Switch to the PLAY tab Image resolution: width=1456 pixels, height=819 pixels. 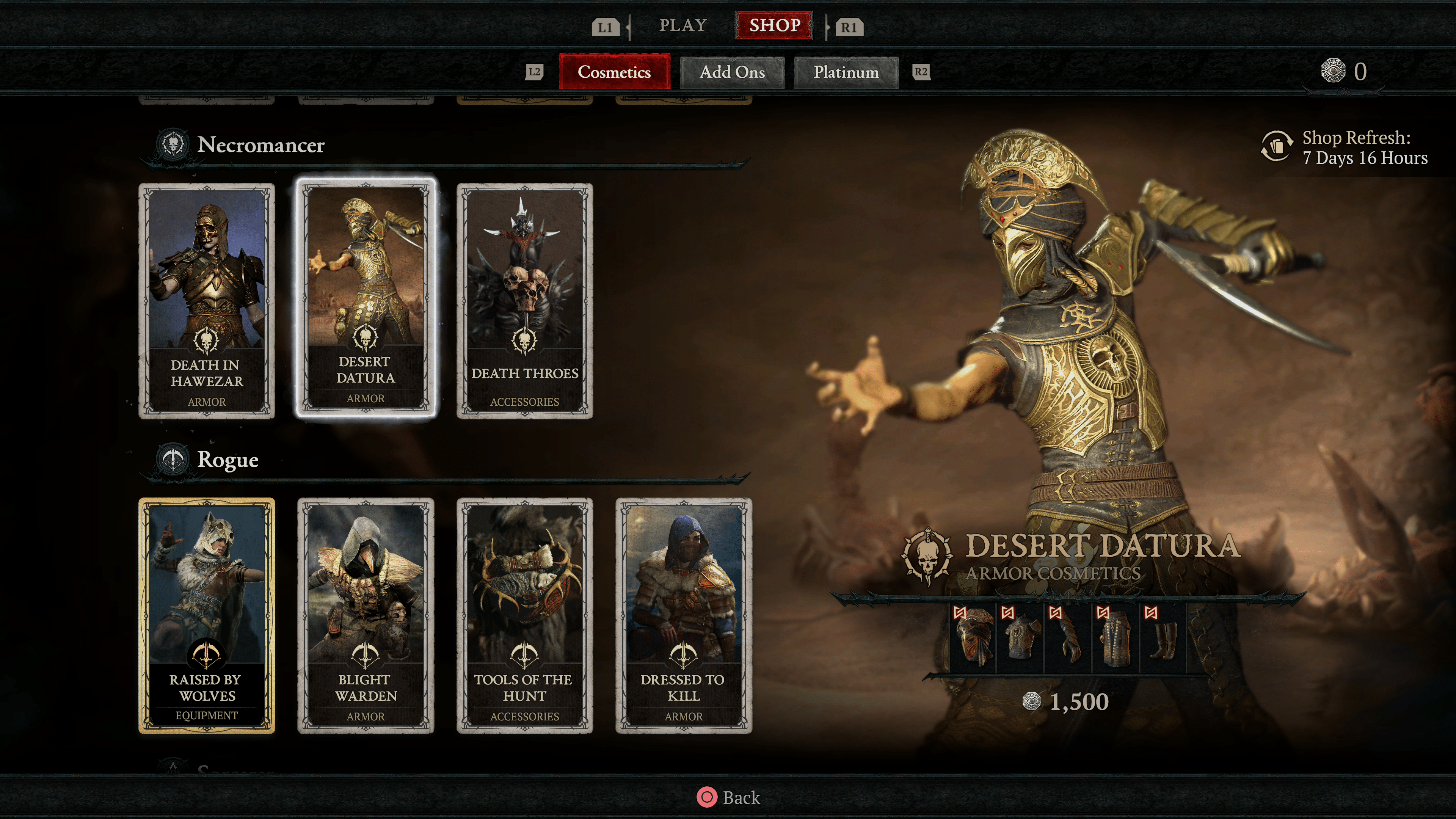pos(683,25)
